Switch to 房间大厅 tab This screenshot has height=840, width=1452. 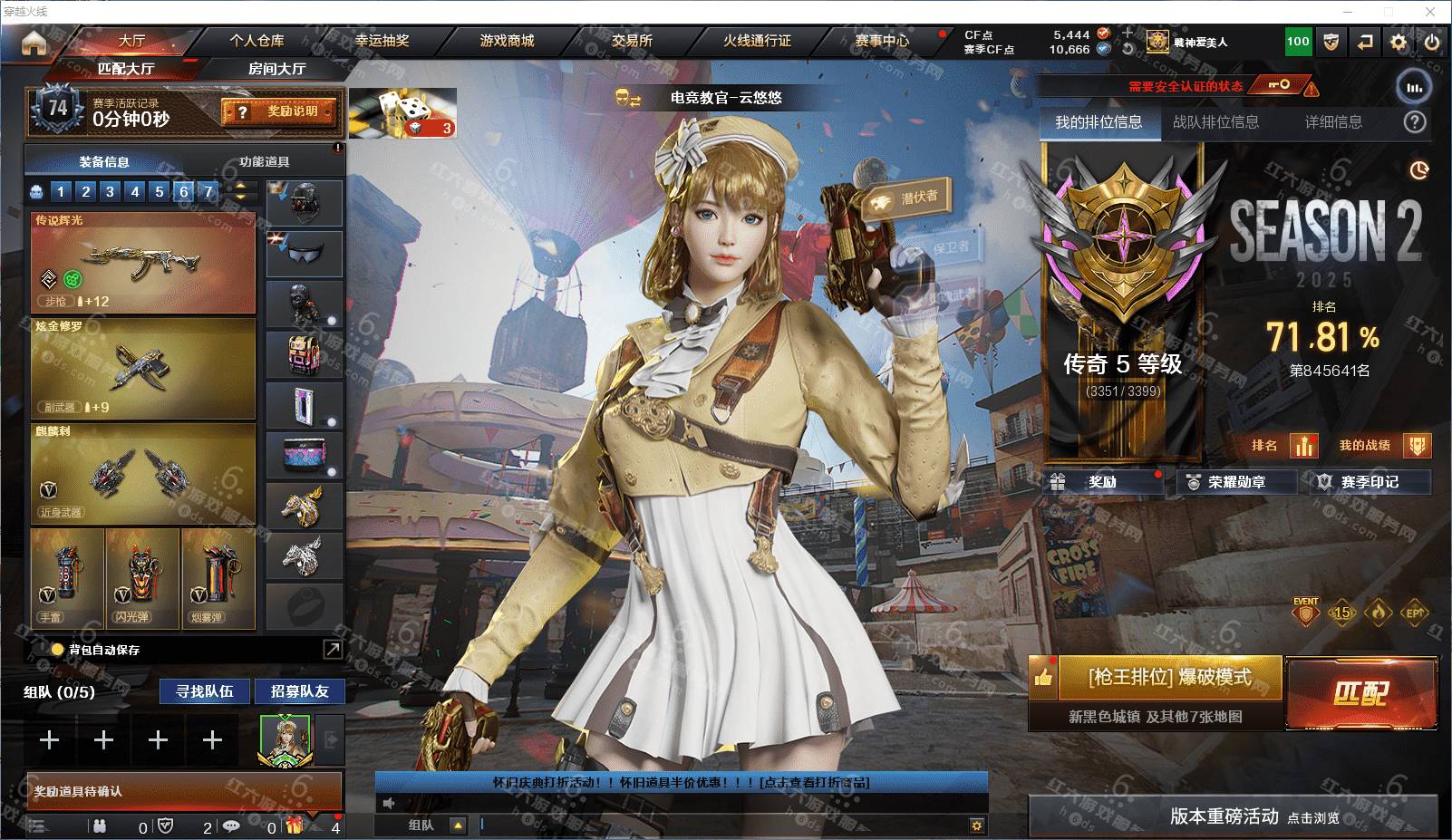pos(276,69)
